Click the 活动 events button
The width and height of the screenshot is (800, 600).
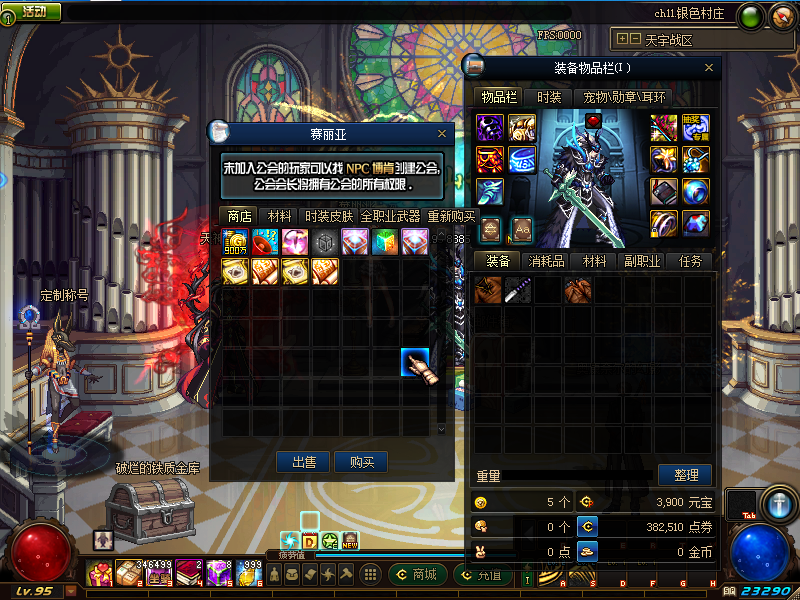pyautogui.click(x=32, y=11)
